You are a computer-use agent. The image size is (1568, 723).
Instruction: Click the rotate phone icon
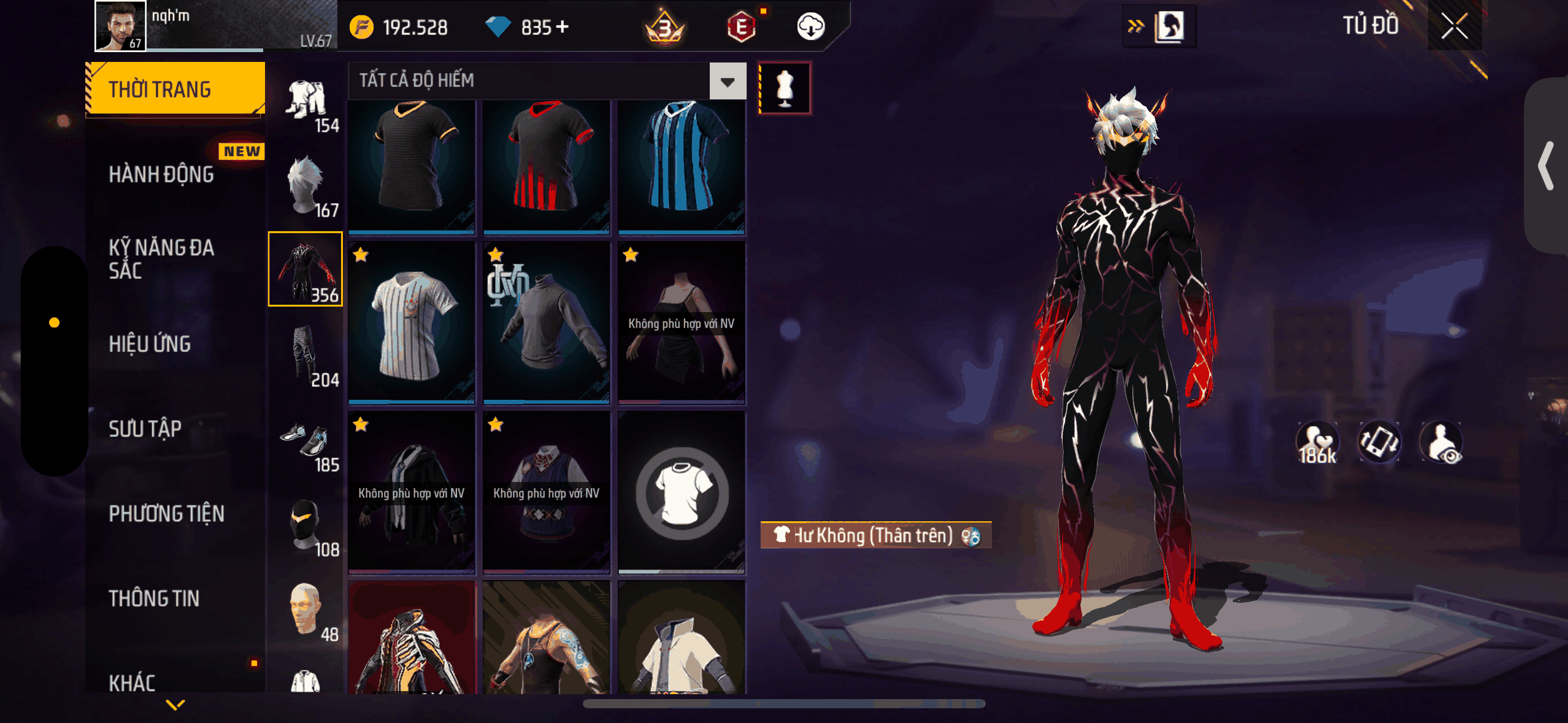(x=1379, y=442)
